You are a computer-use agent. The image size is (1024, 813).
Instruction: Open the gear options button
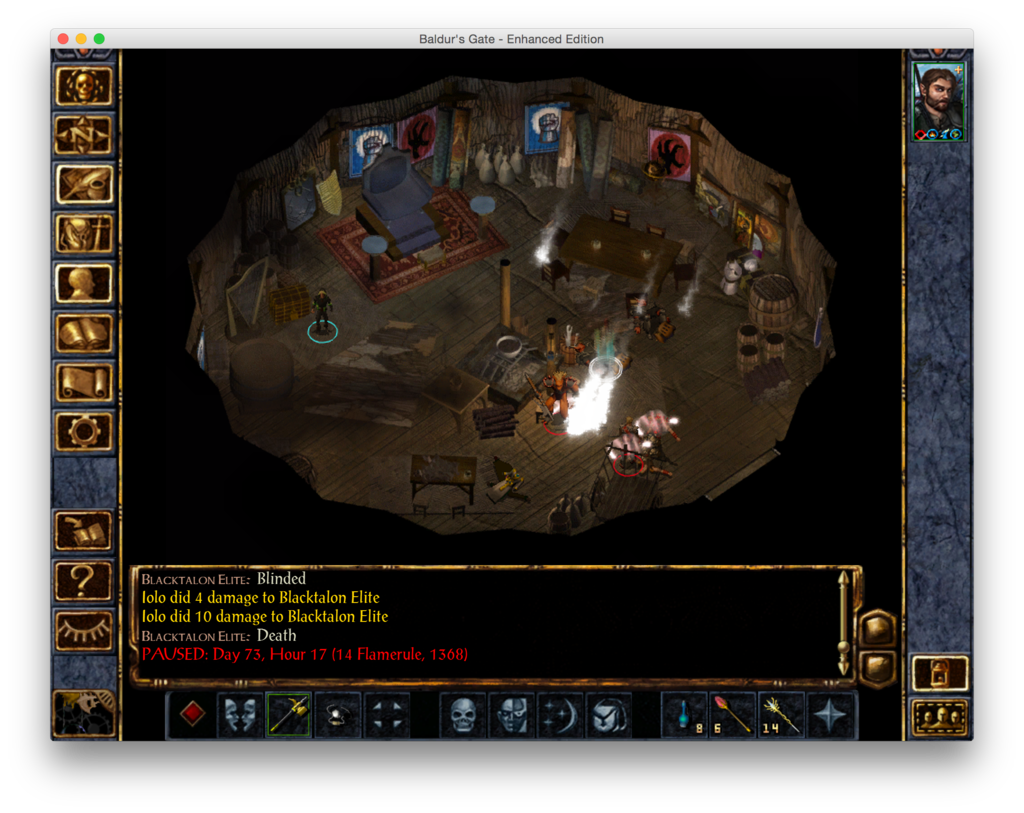84,430
